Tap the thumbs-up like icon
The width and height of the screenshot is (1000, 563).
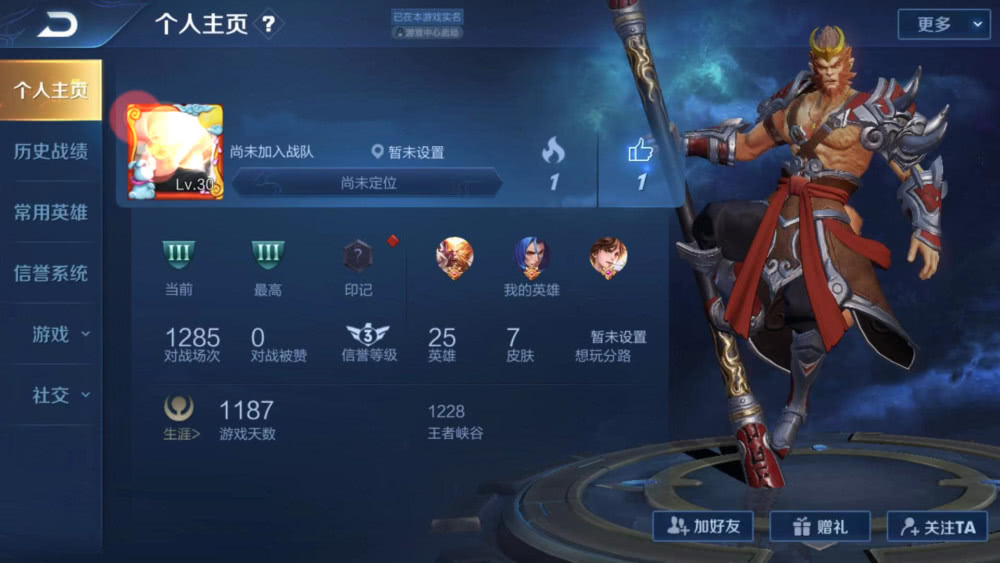pos(640,151)
